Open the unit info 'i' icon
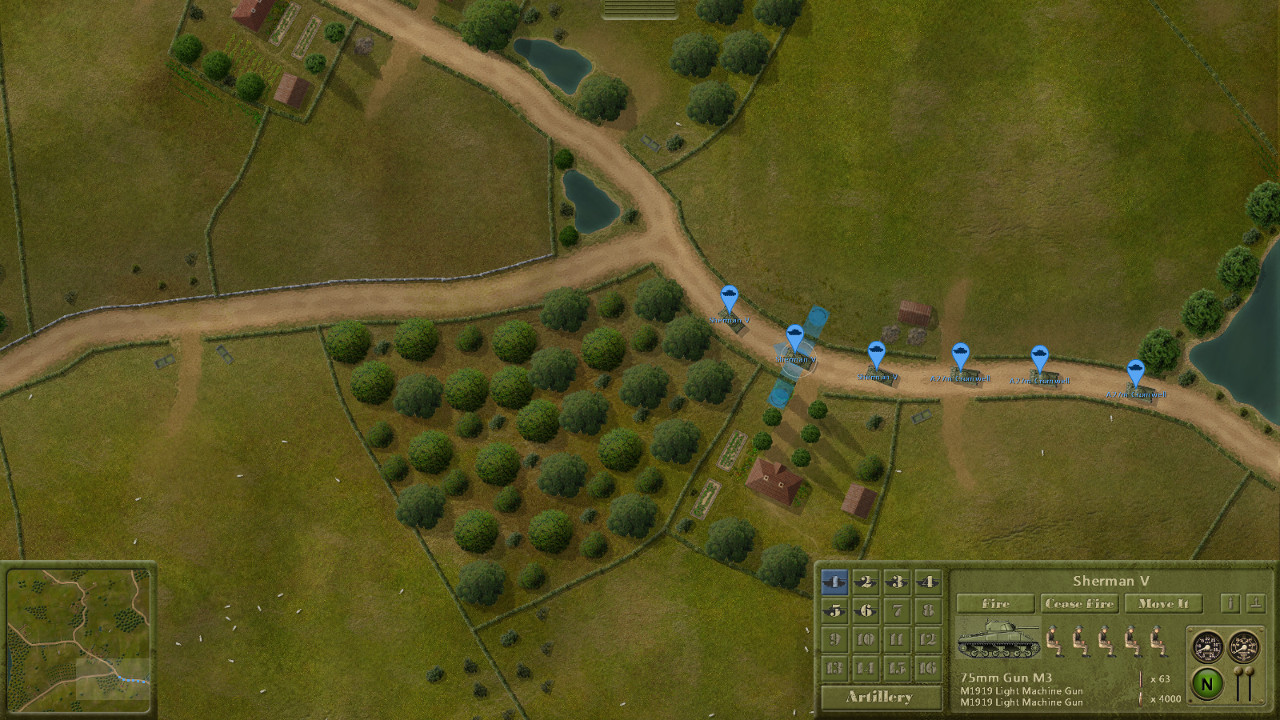The image size is (1280, 720). tap(1230, 604)
